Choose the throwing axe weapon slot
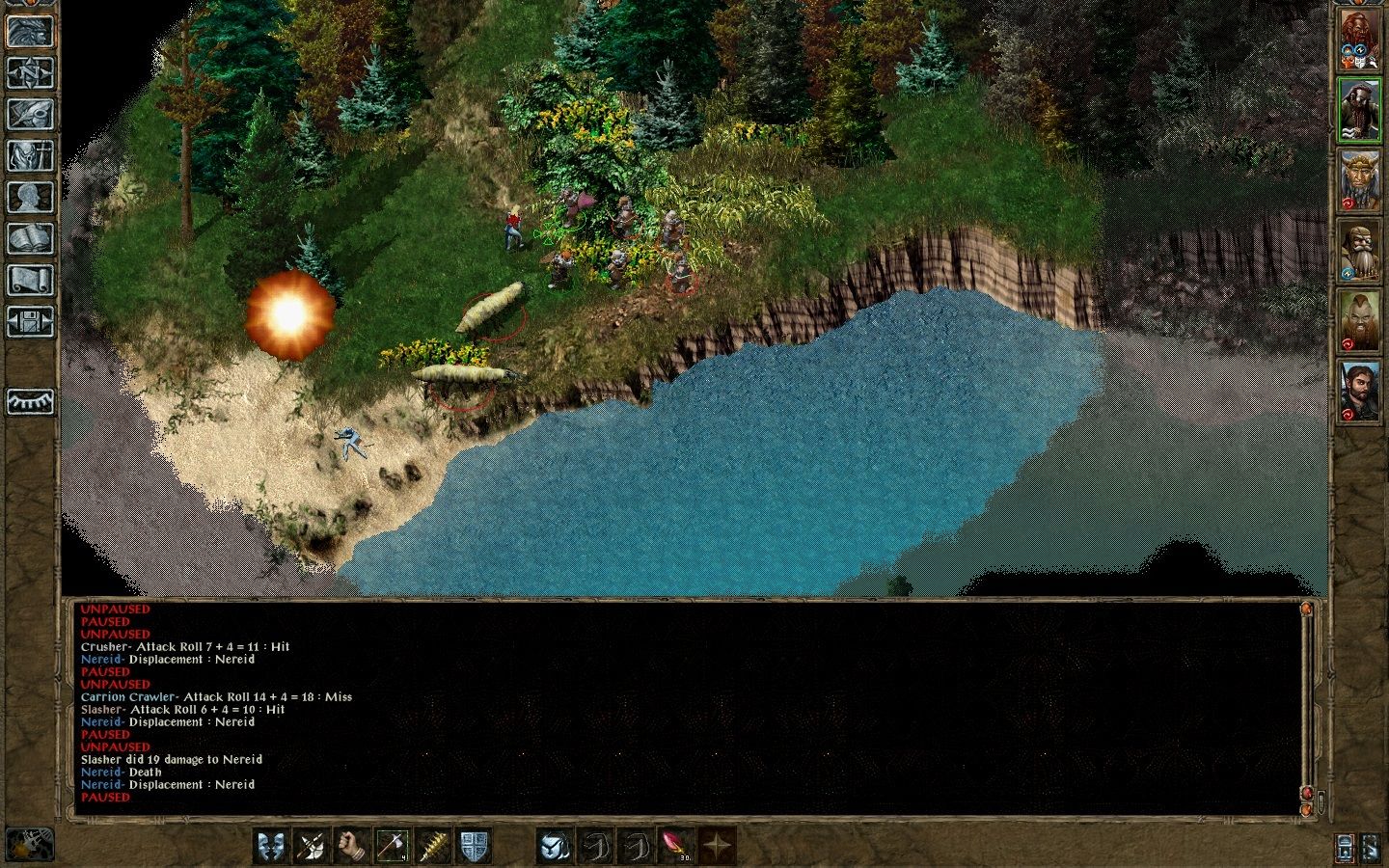The image size is (1389, 868). coord(392,846)
